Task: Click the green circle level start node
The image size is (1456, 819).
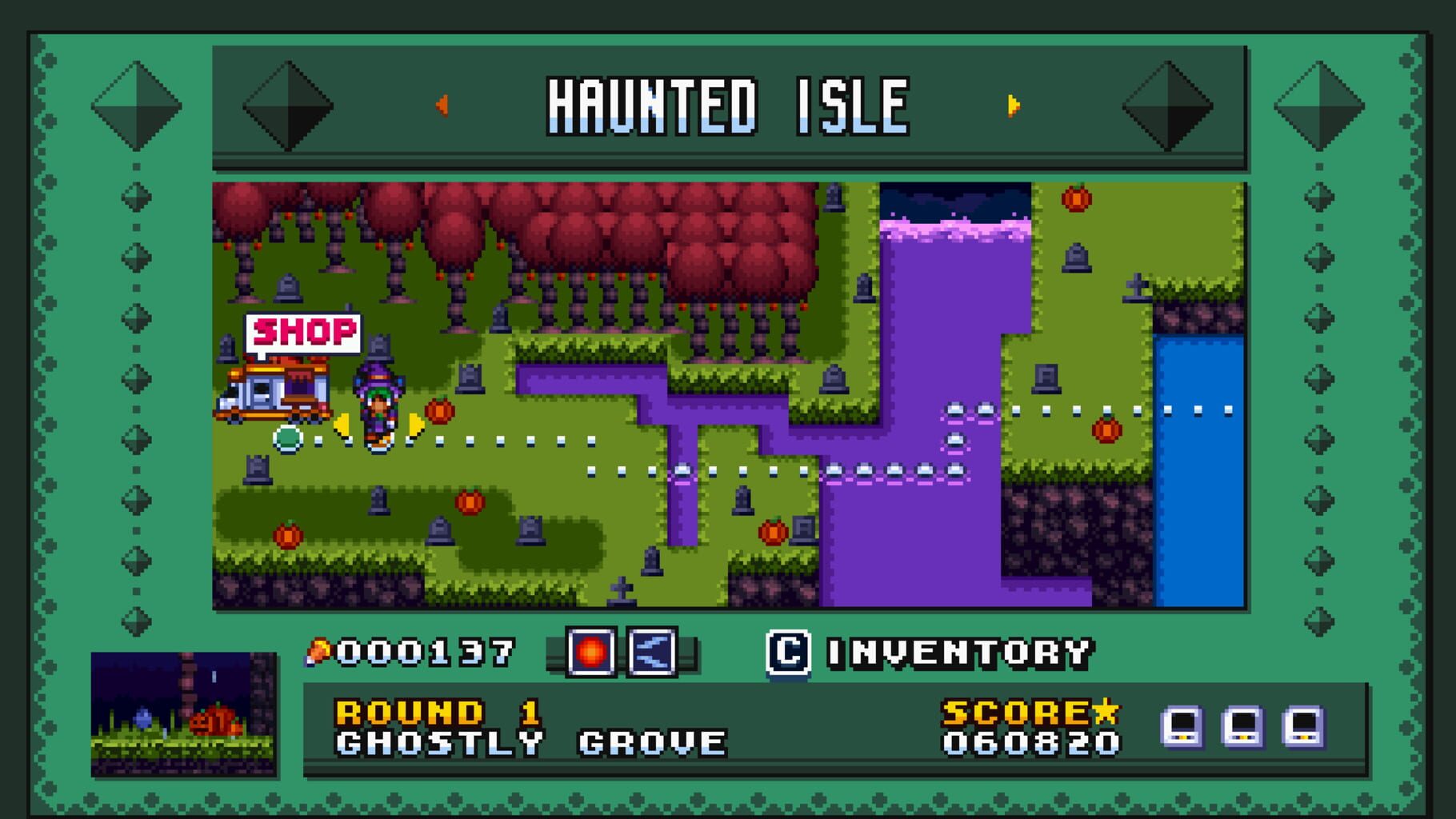Action: 287,438
